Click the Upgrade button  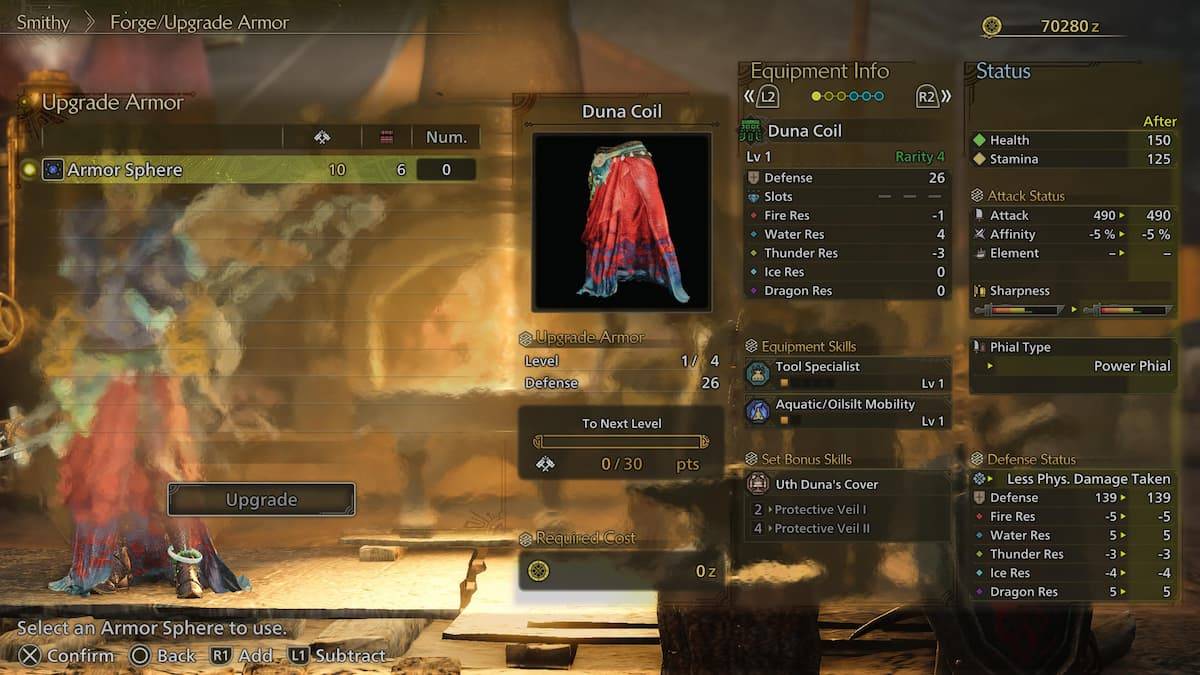coord(261,499)
